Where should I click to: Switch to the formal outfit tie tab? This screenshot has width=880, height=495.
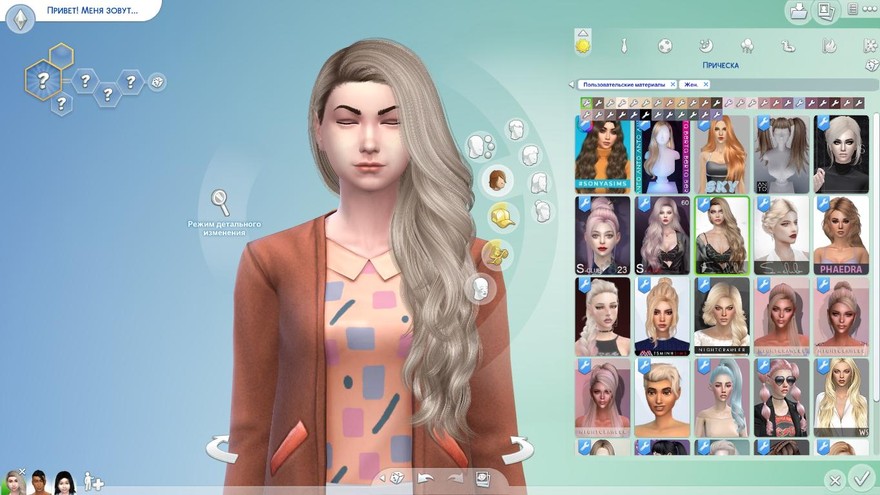pyautogui.click(x=624, y=45)
